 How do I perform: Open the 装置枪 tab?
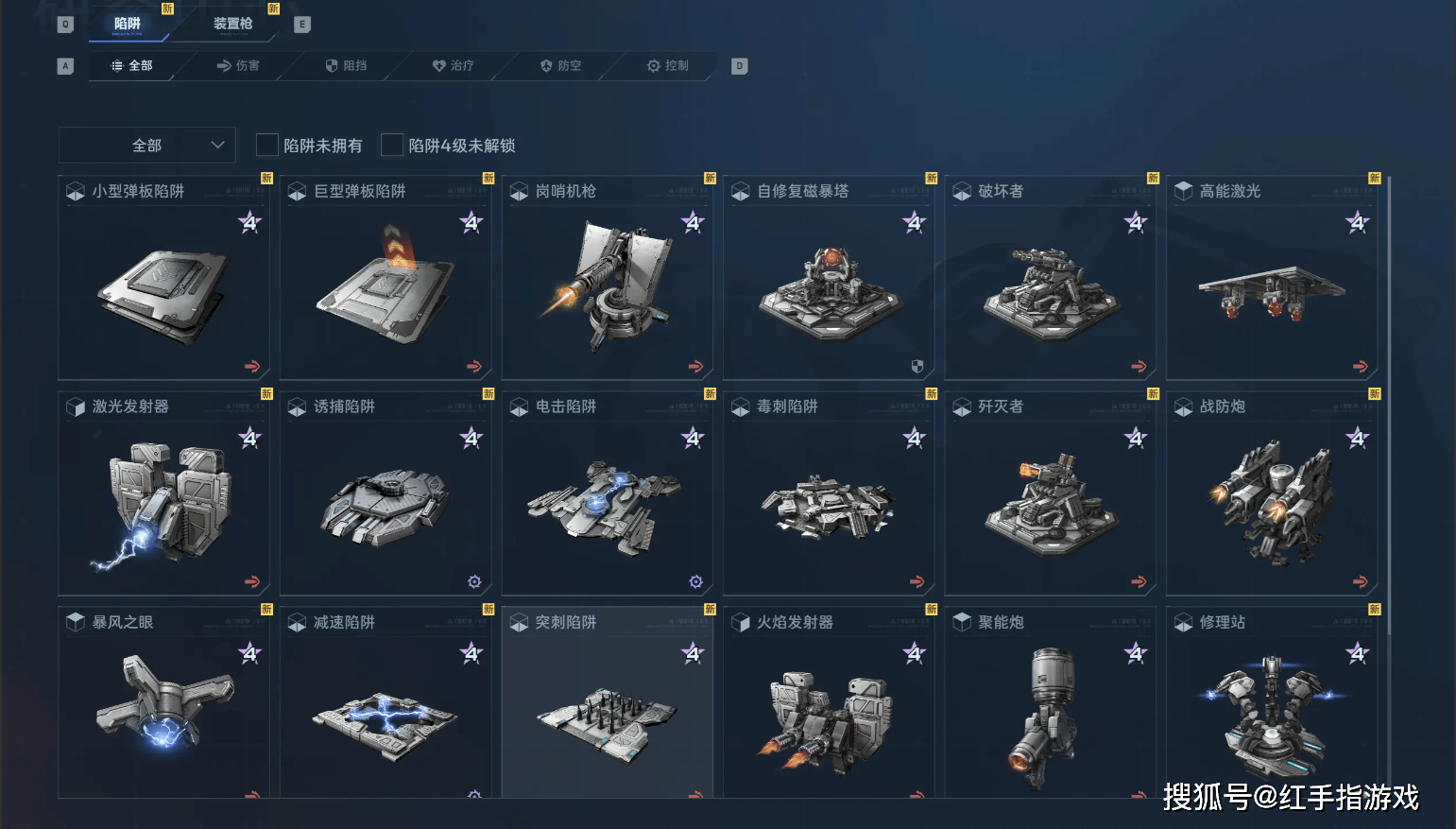[x=232, y=24]
